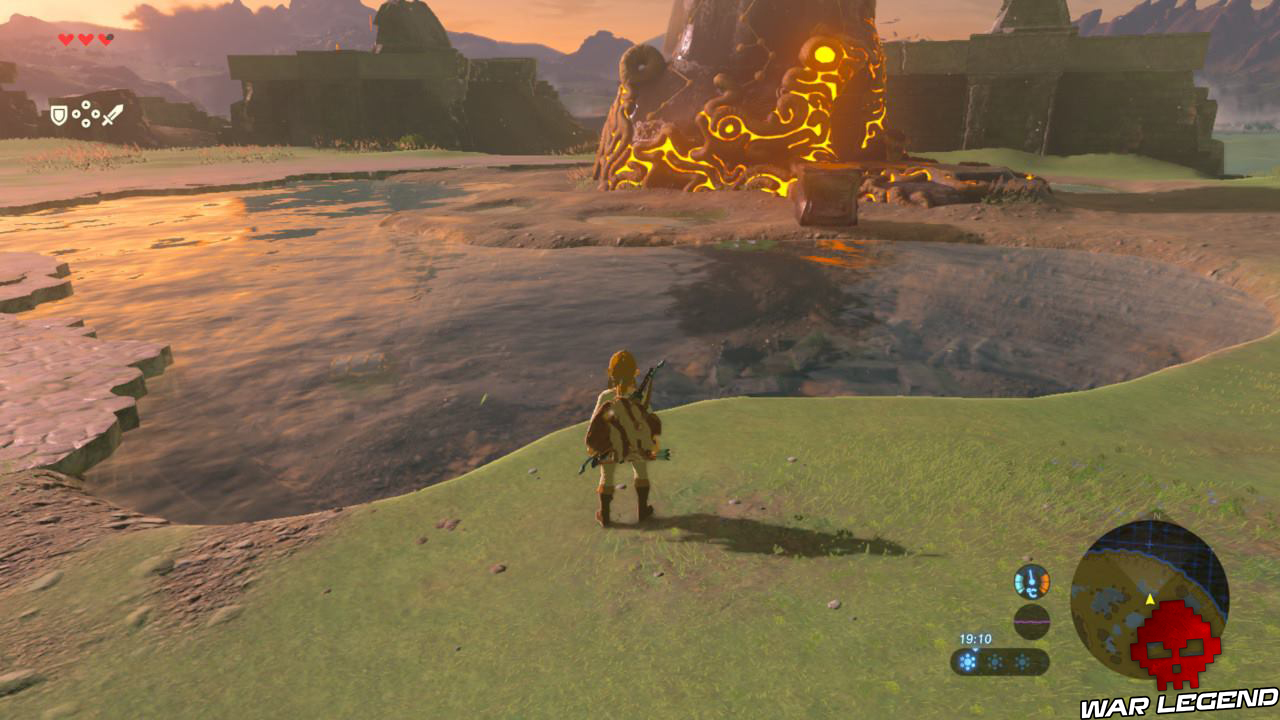Click the leftmost snowflake on the temperature bar
This screenshot has height=720, width=1280.
click(x=967, y=662)
